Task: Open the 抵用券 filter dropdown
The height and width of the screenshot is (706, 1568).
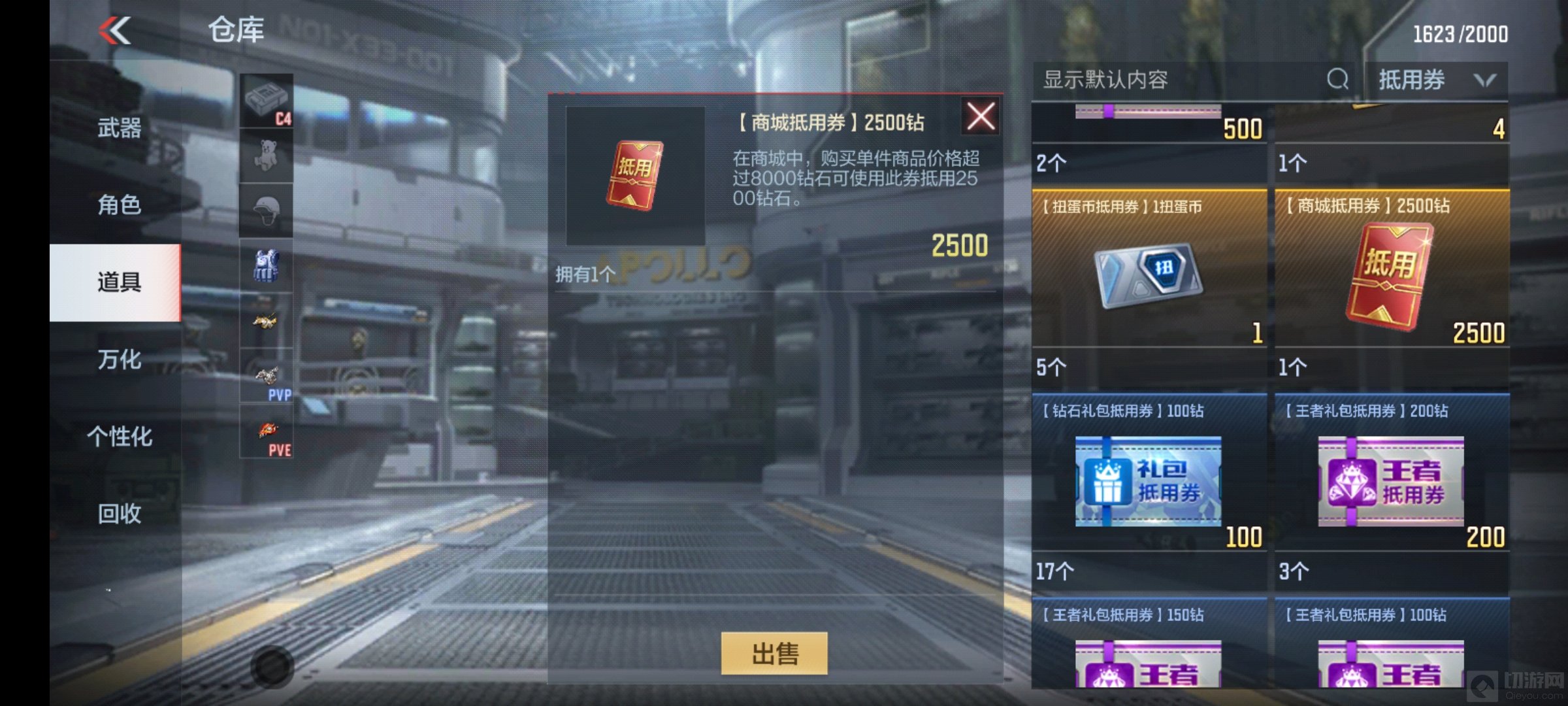Action: (1436, 80)
